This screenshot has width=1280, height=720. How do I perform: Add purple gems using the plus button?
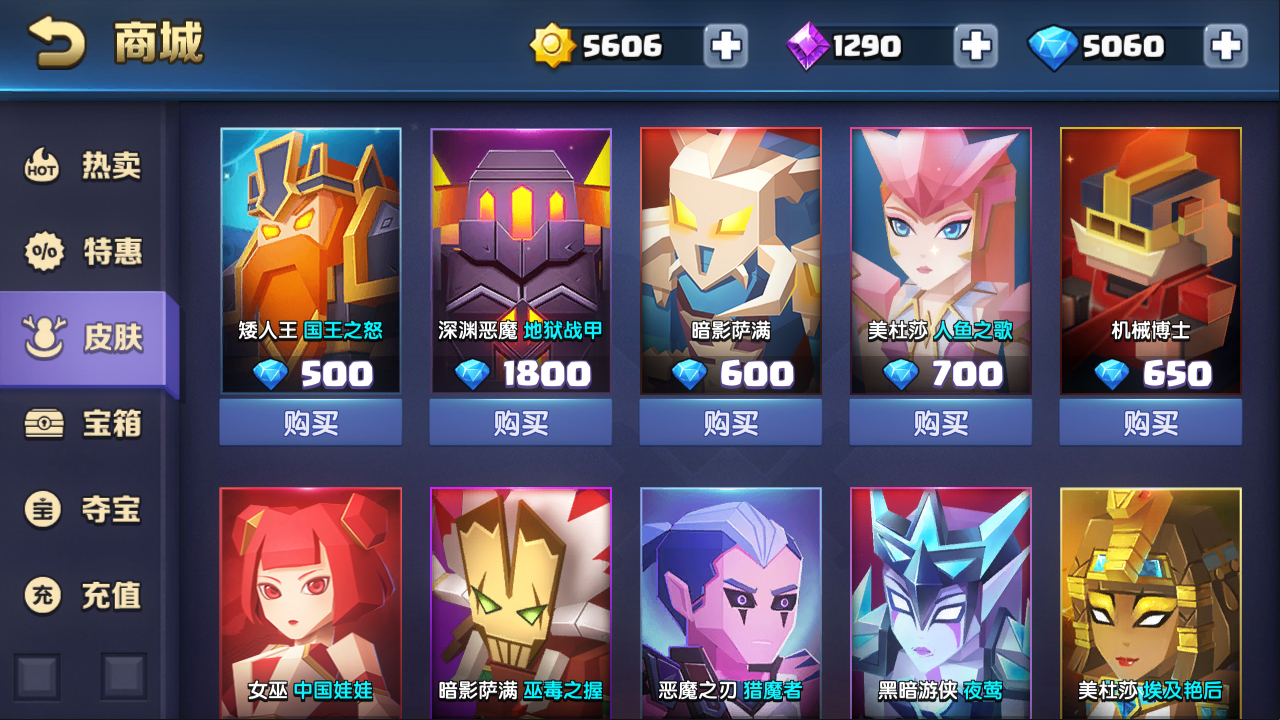click(975, 46)
